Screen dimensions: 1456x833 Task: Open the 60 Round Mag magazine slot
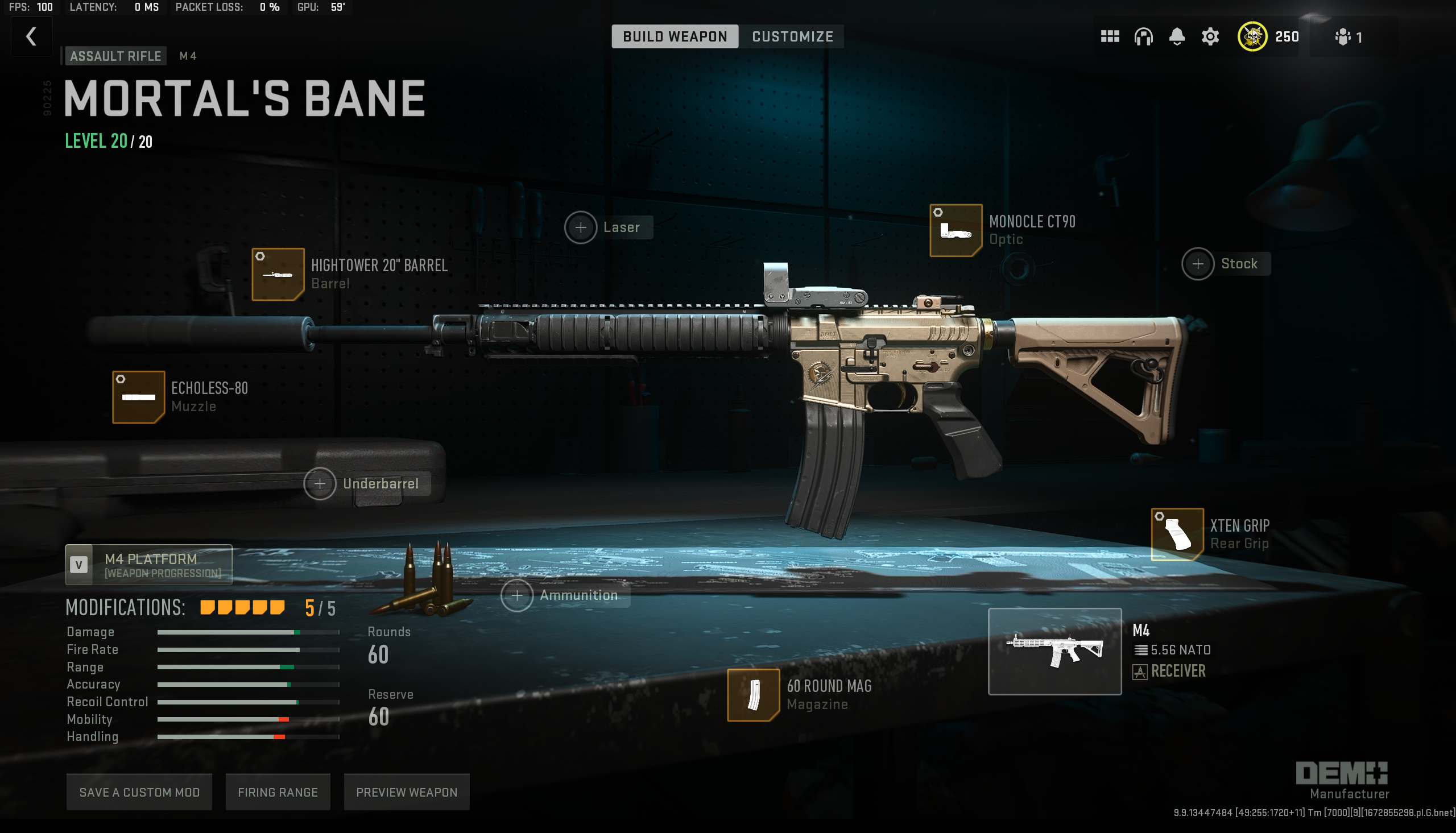[753, 695]
